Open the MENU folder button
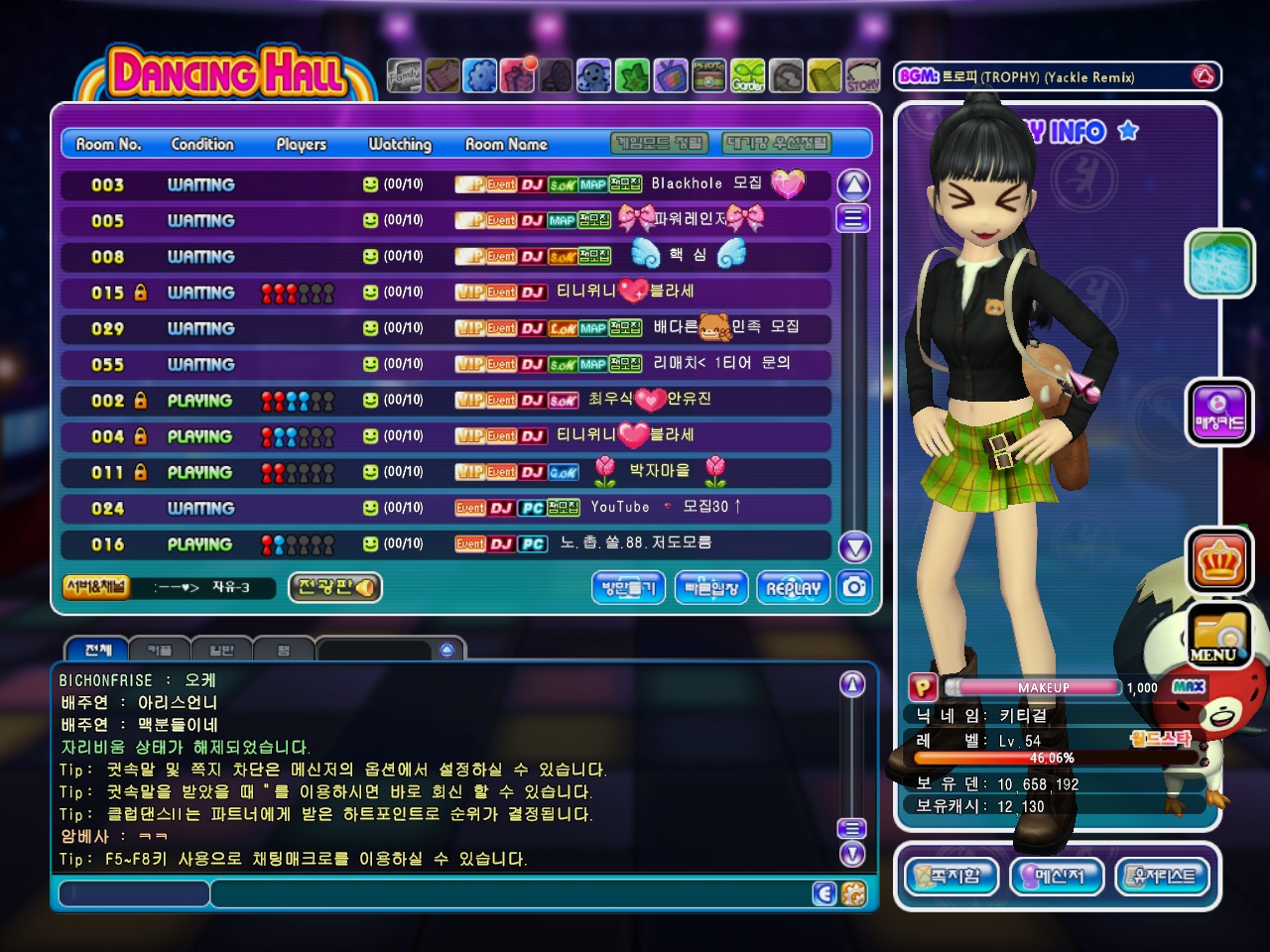1270x952 pixels. [1219, 636]
